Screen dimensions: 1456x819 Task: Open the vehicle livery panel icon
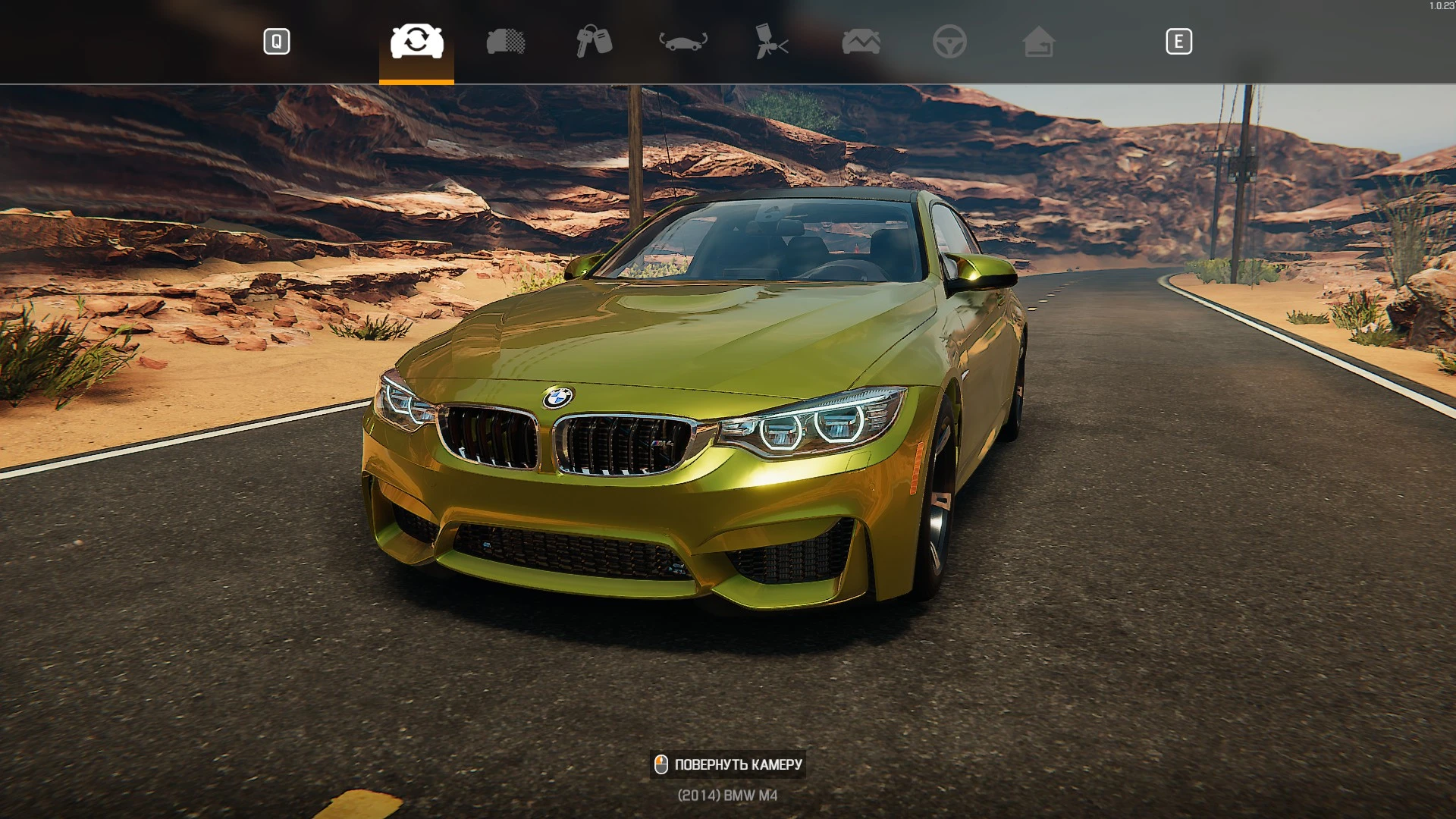[507, 42]
